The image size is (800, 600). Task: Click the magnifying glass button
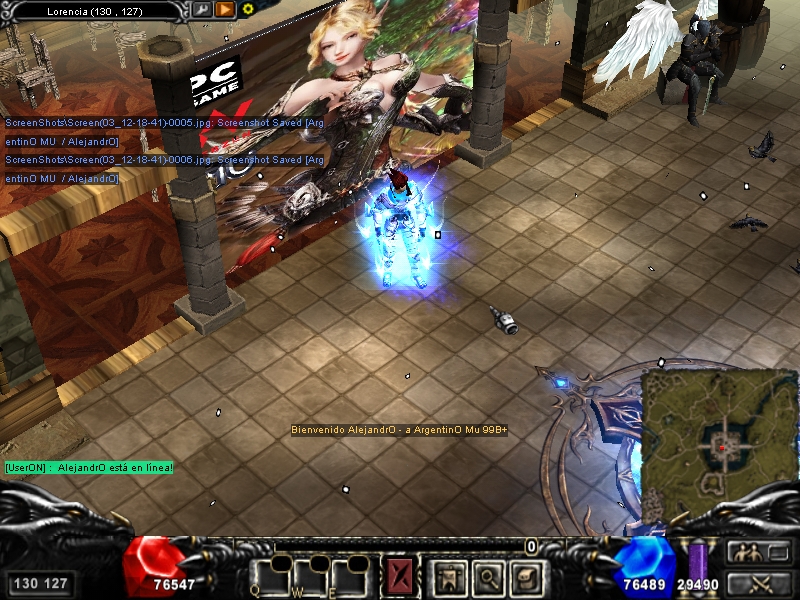tap(486, 577)
